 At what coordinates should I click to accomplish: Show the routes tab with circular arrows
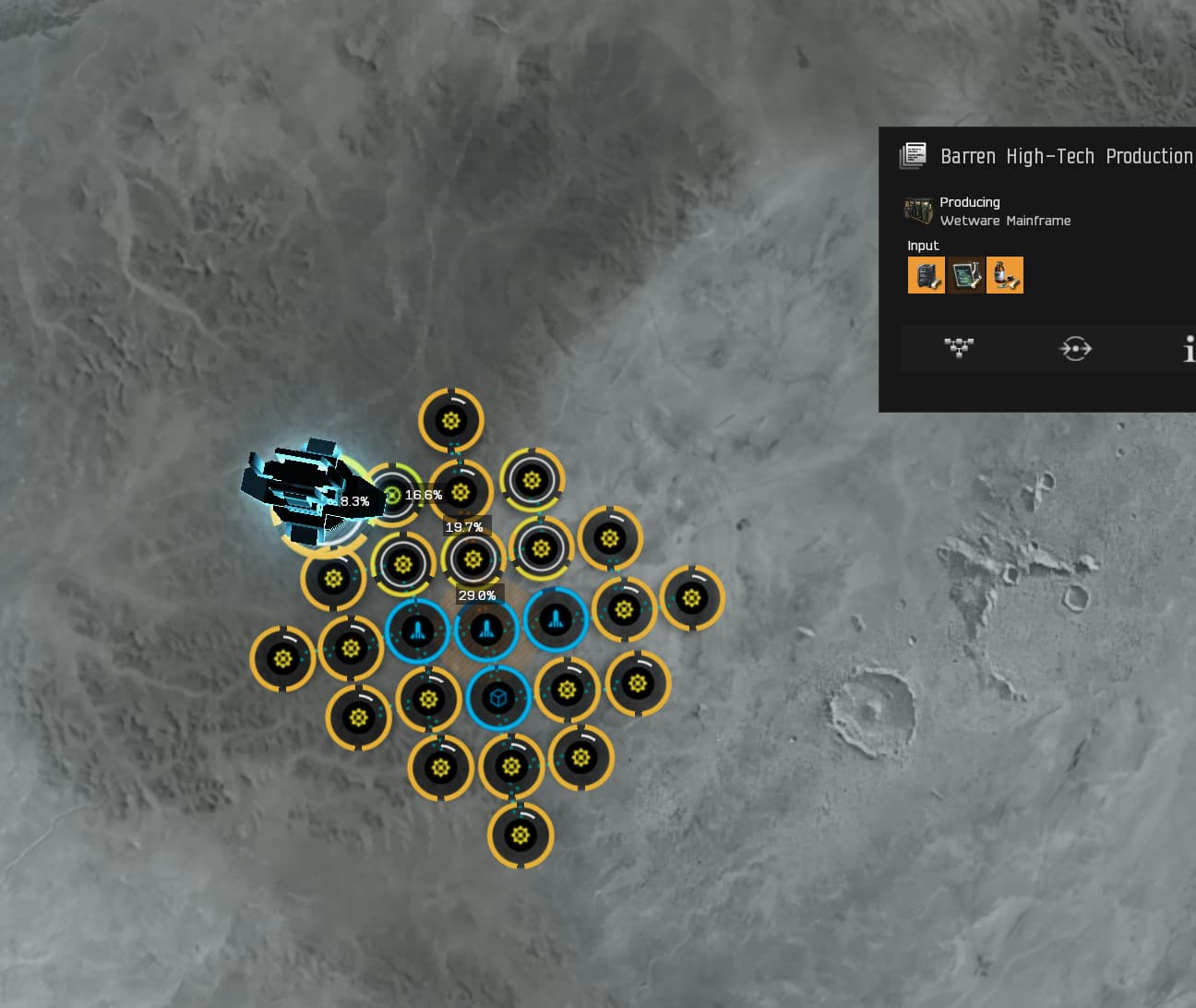tap(1075, 348)
